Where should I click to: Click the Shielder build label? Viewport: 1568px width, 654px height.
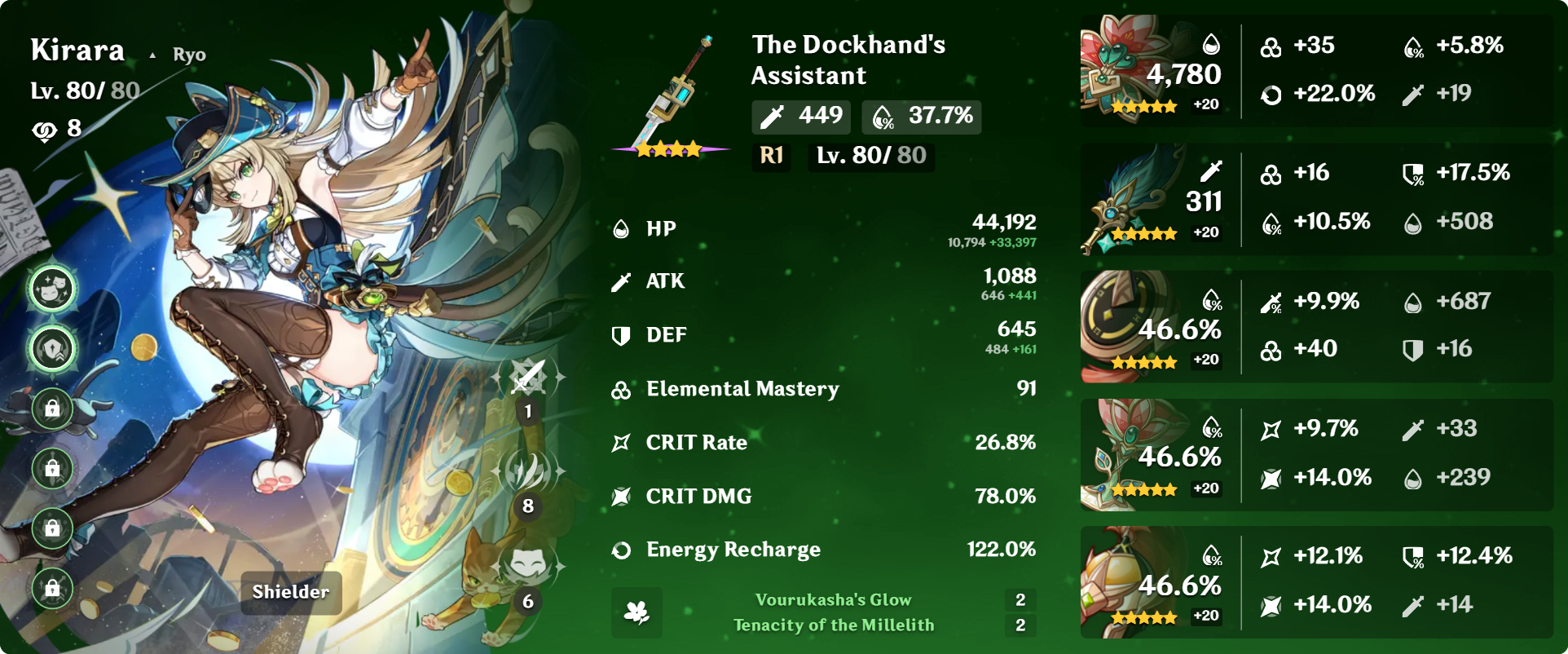pyautogui.click(x=291, y=592)
